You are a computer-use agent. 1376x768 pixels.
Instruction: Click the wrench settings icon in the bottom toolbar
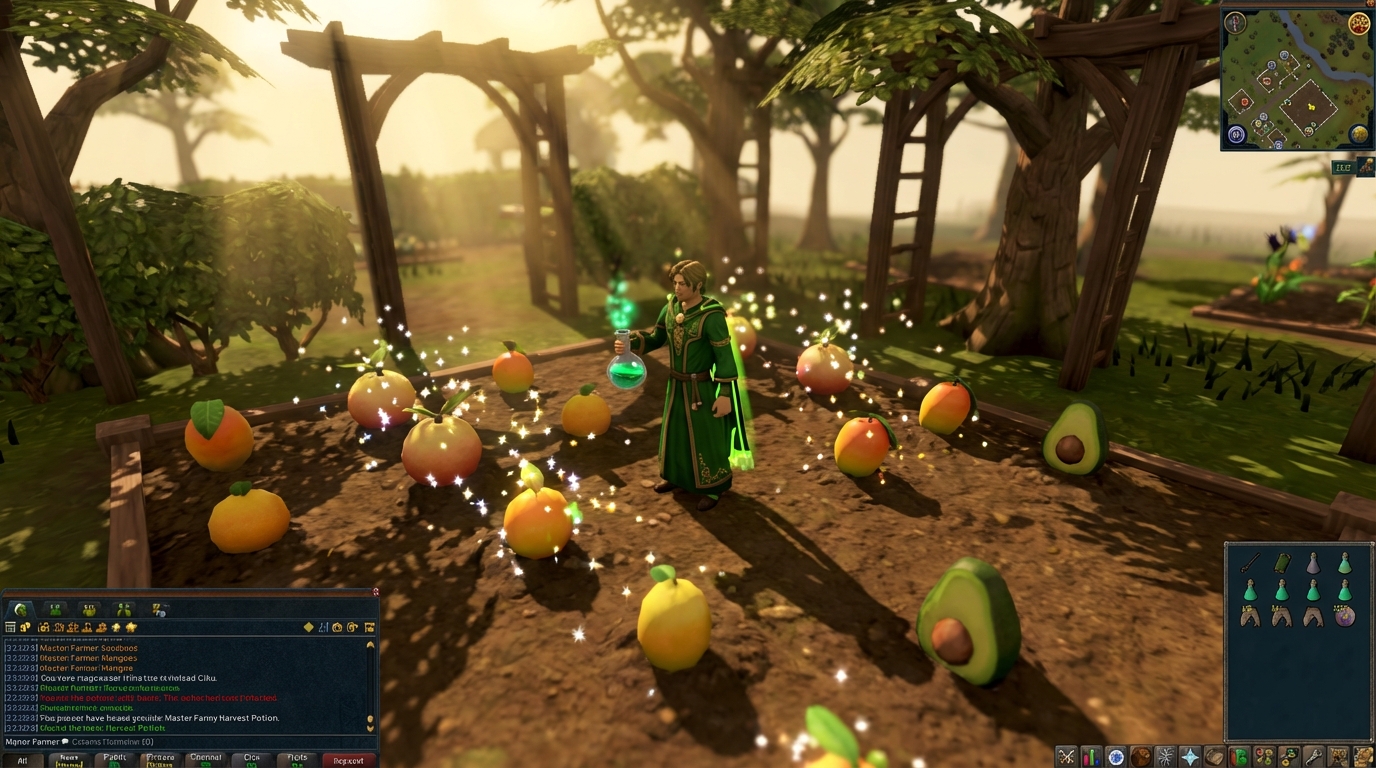click(x=1315, y=756)
